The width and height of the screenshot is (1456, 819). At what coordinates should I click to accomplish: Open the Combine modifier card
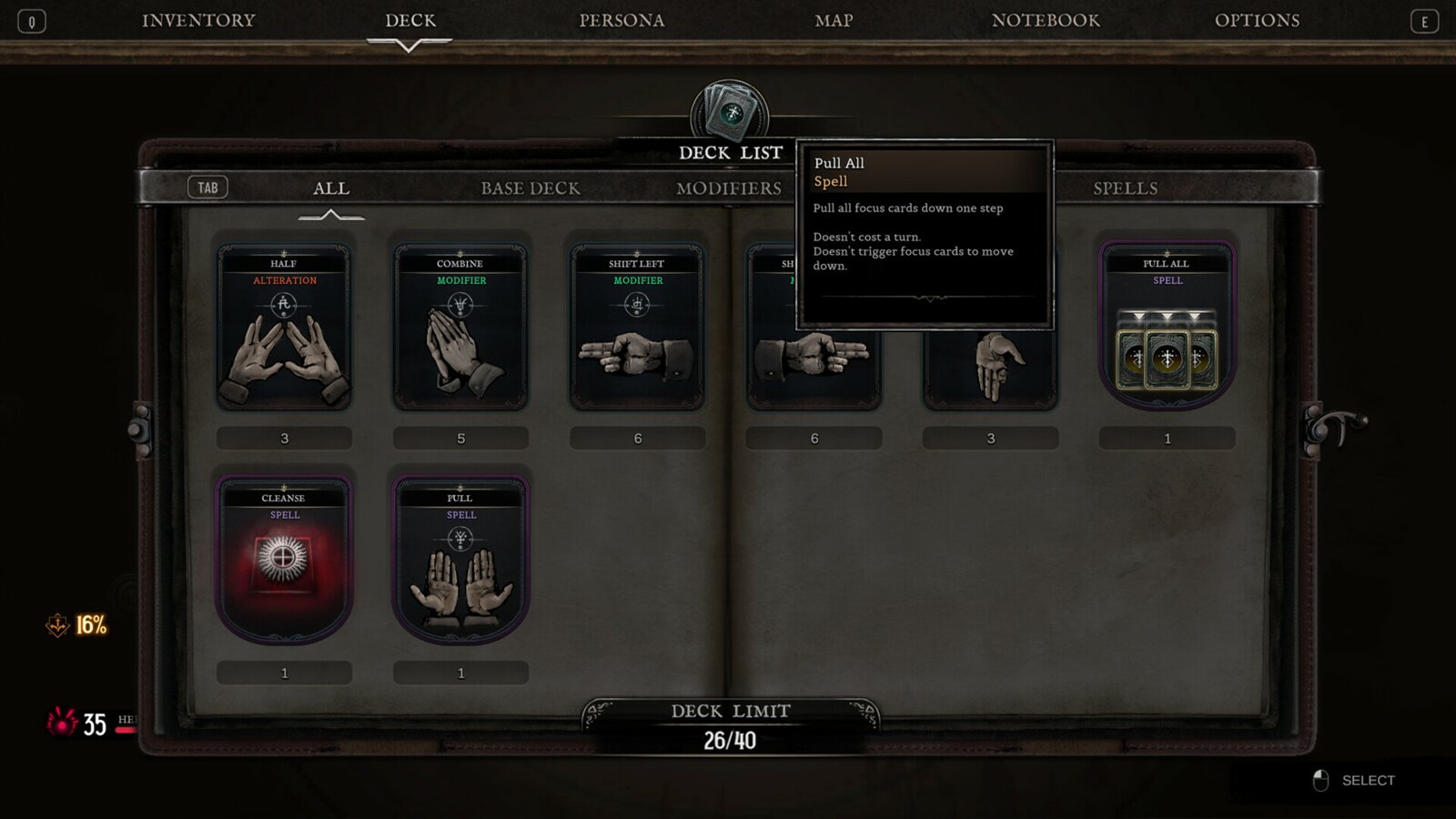[460, 328]
